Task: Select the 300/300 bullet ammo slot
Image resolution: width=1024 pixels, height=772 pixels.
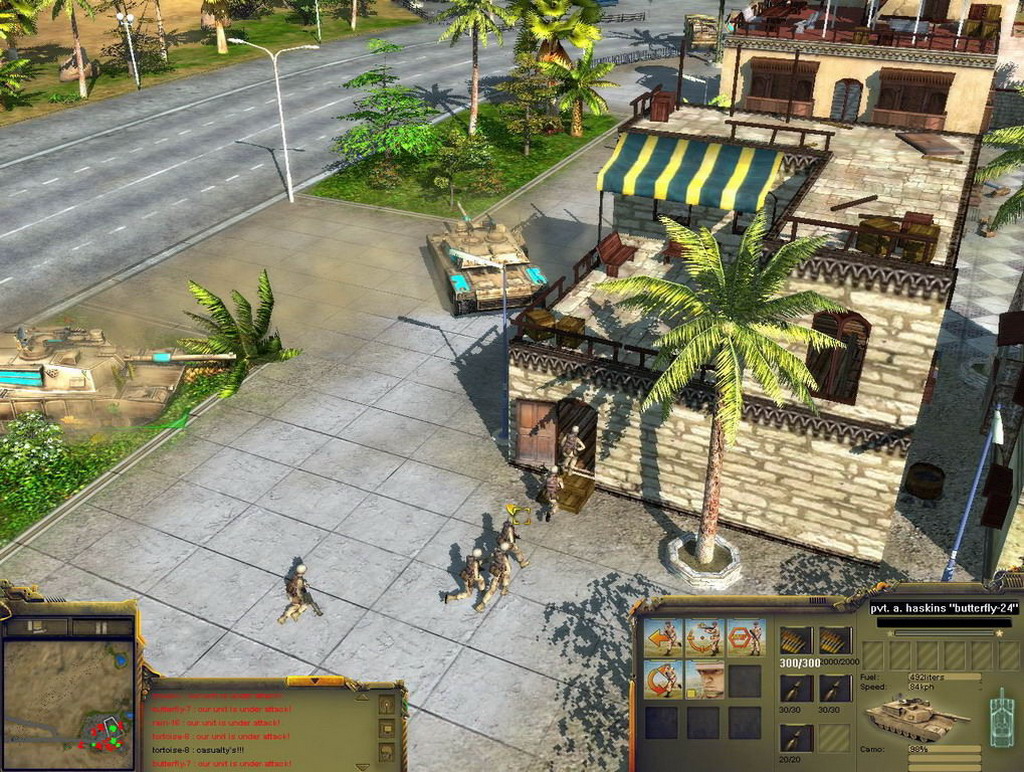Action: 795,641
